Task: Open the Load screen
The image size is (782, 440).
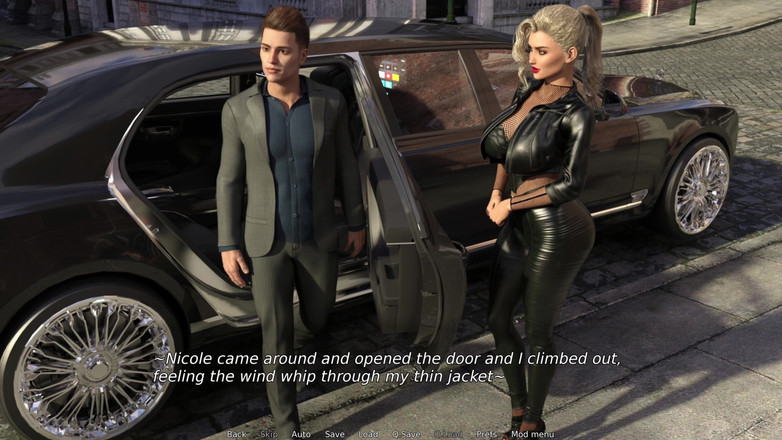Action: tap(368, 434)
